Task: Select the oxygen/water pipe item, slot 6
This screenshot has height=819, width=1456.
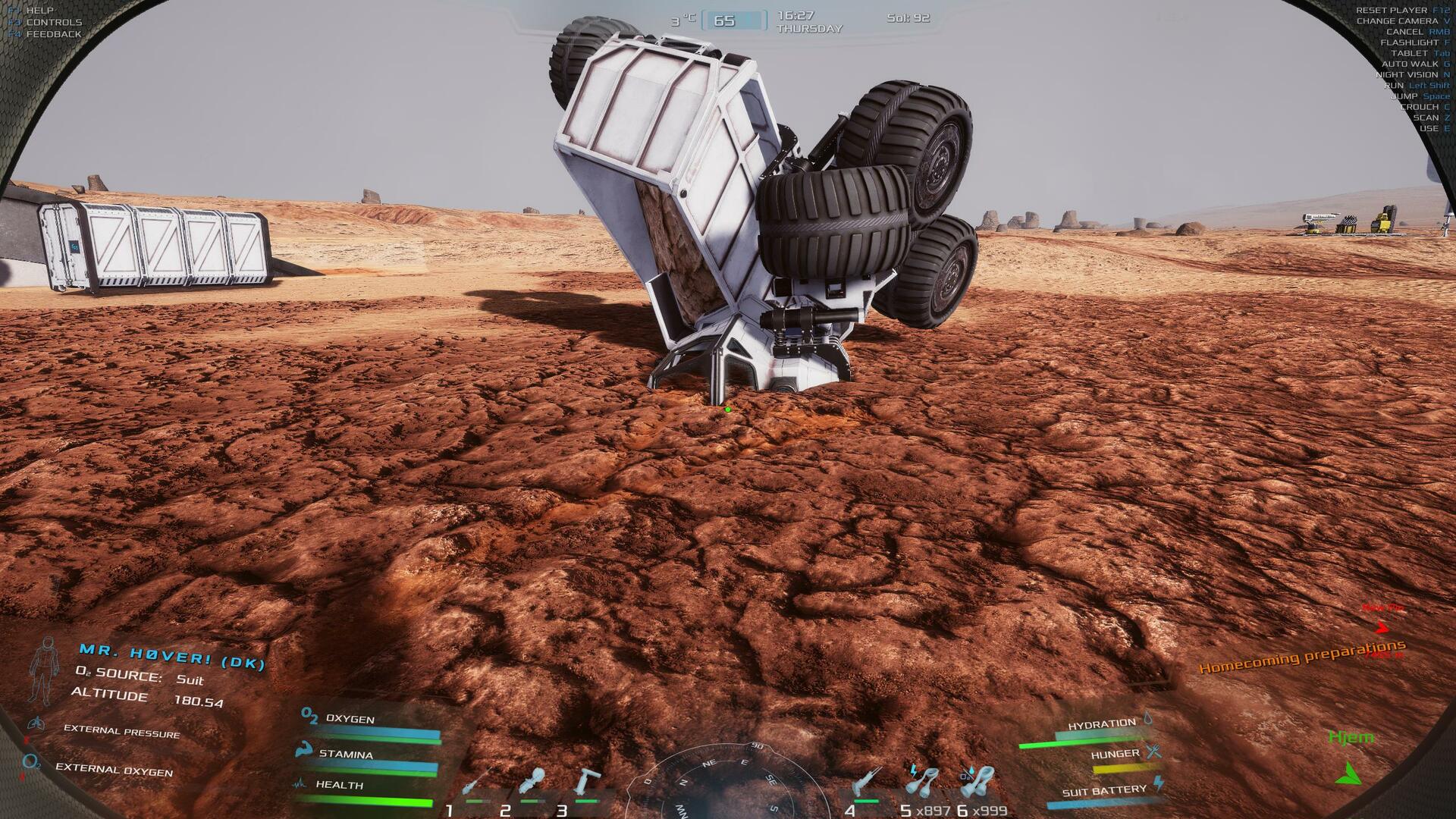Action: [x=978, y=782]
